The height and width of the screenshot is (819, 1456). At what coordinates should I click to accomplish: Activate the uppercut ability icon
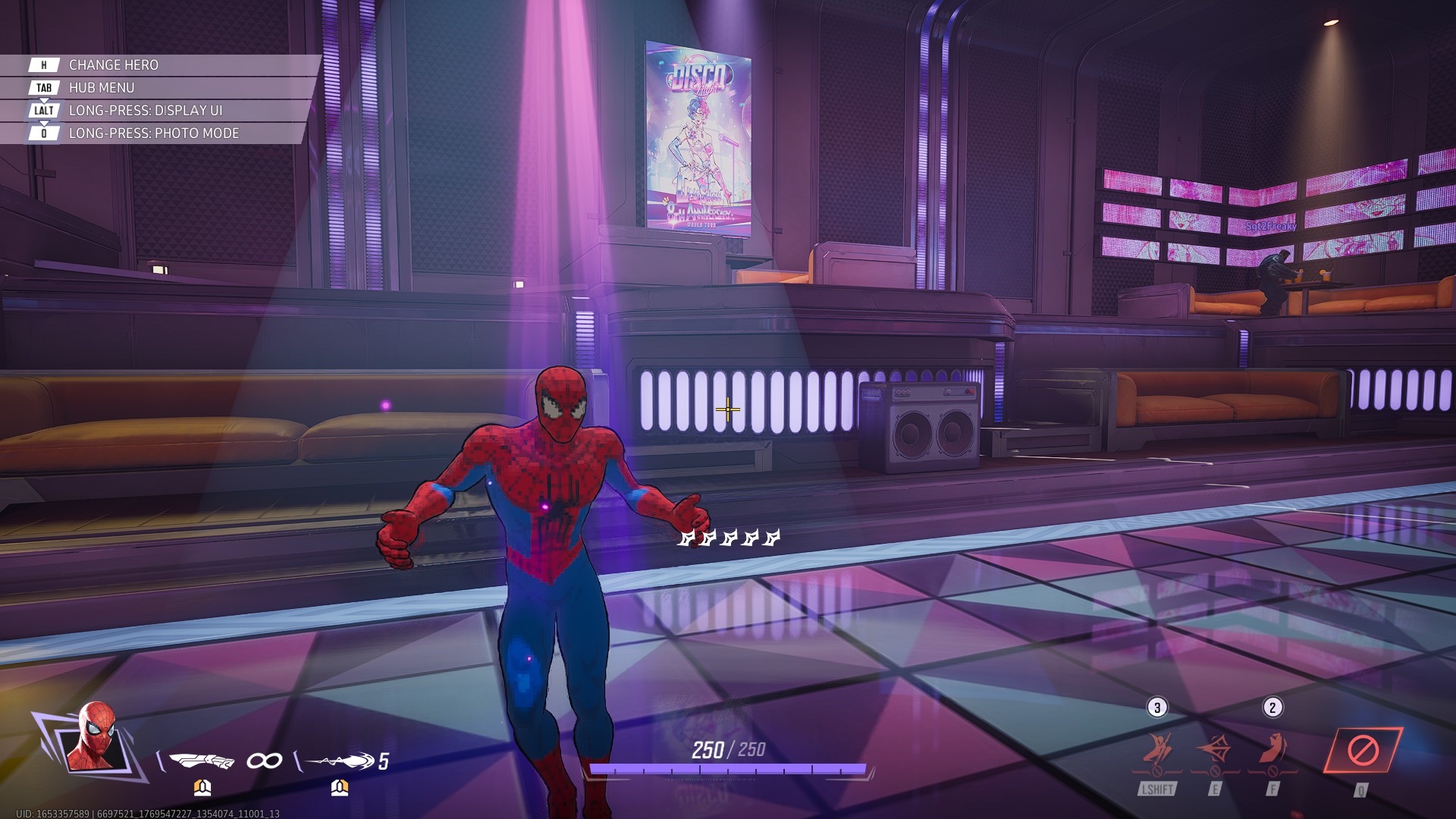(x=1273, y=751)
